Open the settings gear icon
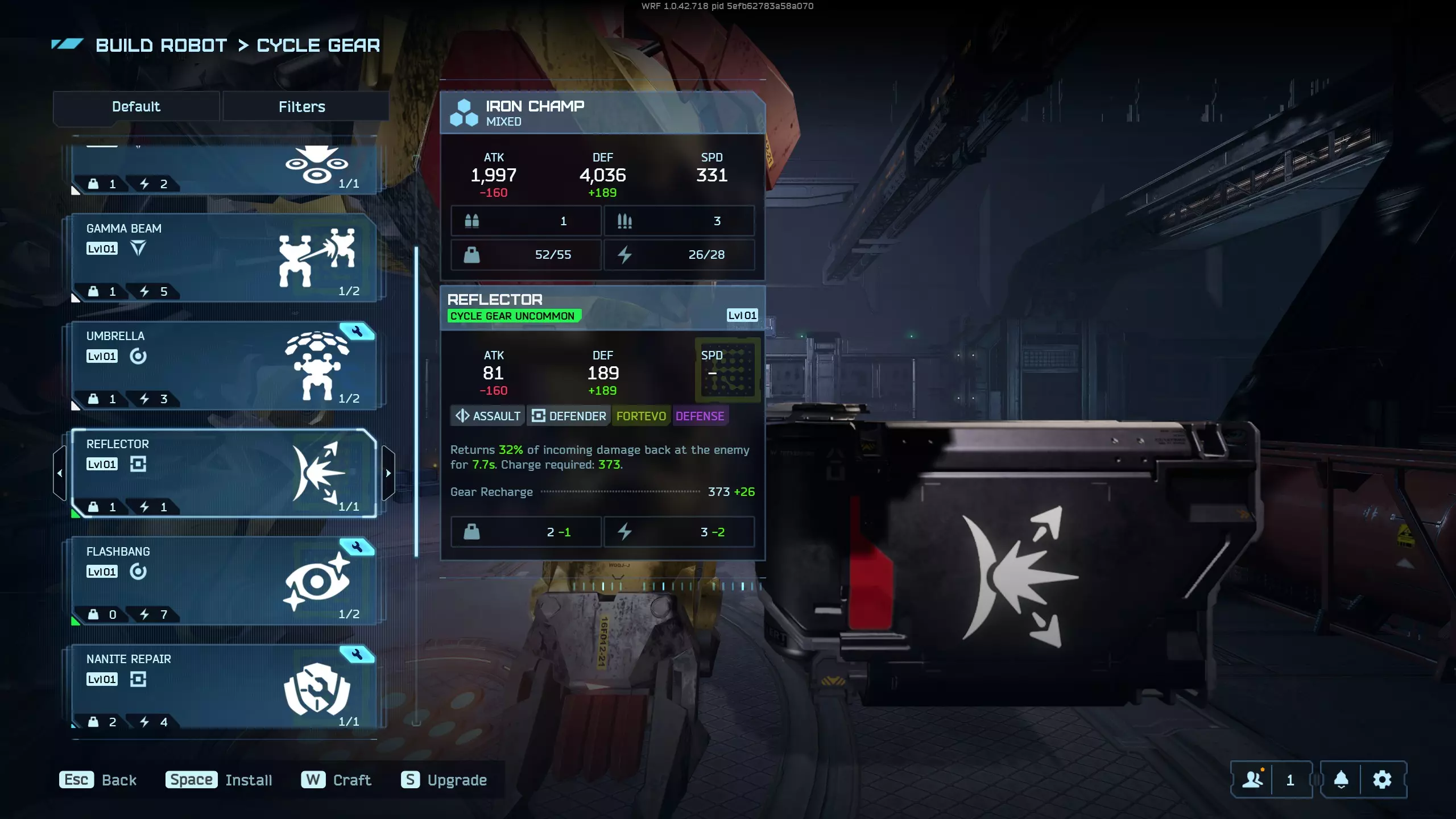The height and width of the screenshot is (819, 1456). pos(1383,779)
